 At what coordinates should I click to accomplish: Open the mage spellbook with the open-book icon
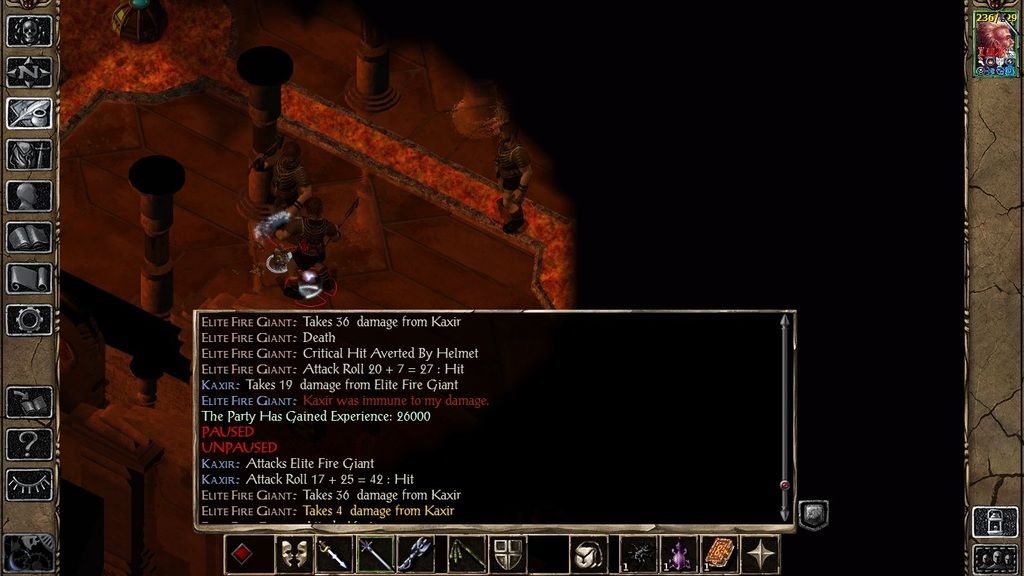click(x=29, y=237)
